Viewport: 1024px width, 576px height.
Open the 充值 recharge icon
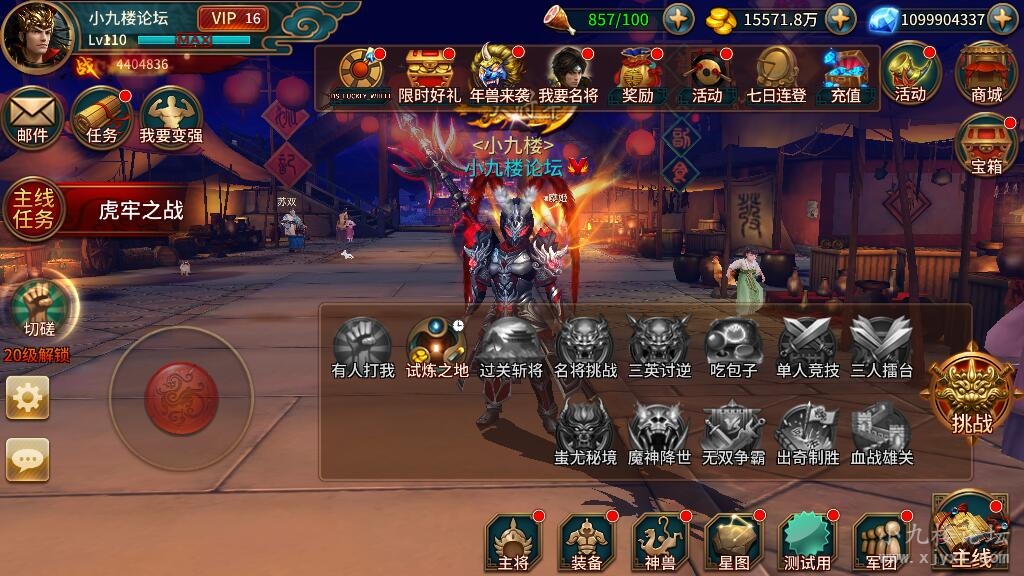point(845,76)
